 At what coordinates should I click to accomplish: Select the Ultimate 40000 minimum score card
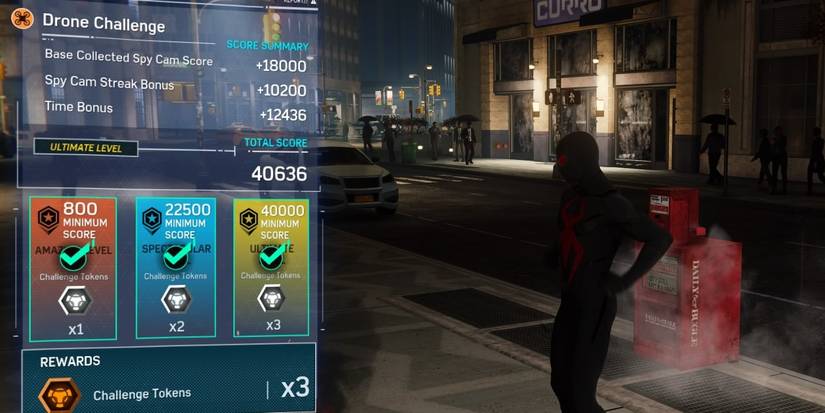tap(271, 267)
